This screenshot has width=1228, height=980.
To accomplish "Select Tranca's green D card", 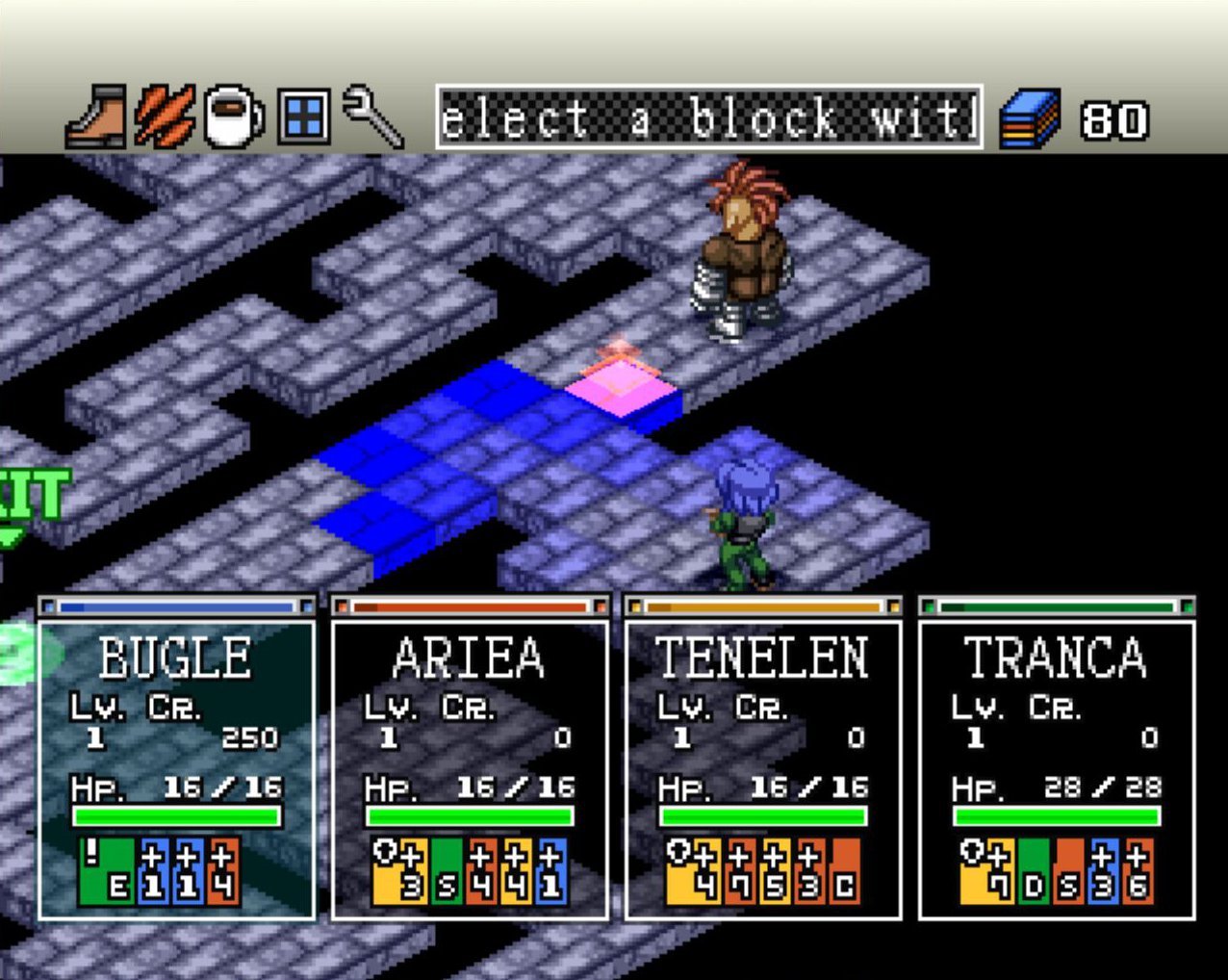I will [x=1034, y=872].
